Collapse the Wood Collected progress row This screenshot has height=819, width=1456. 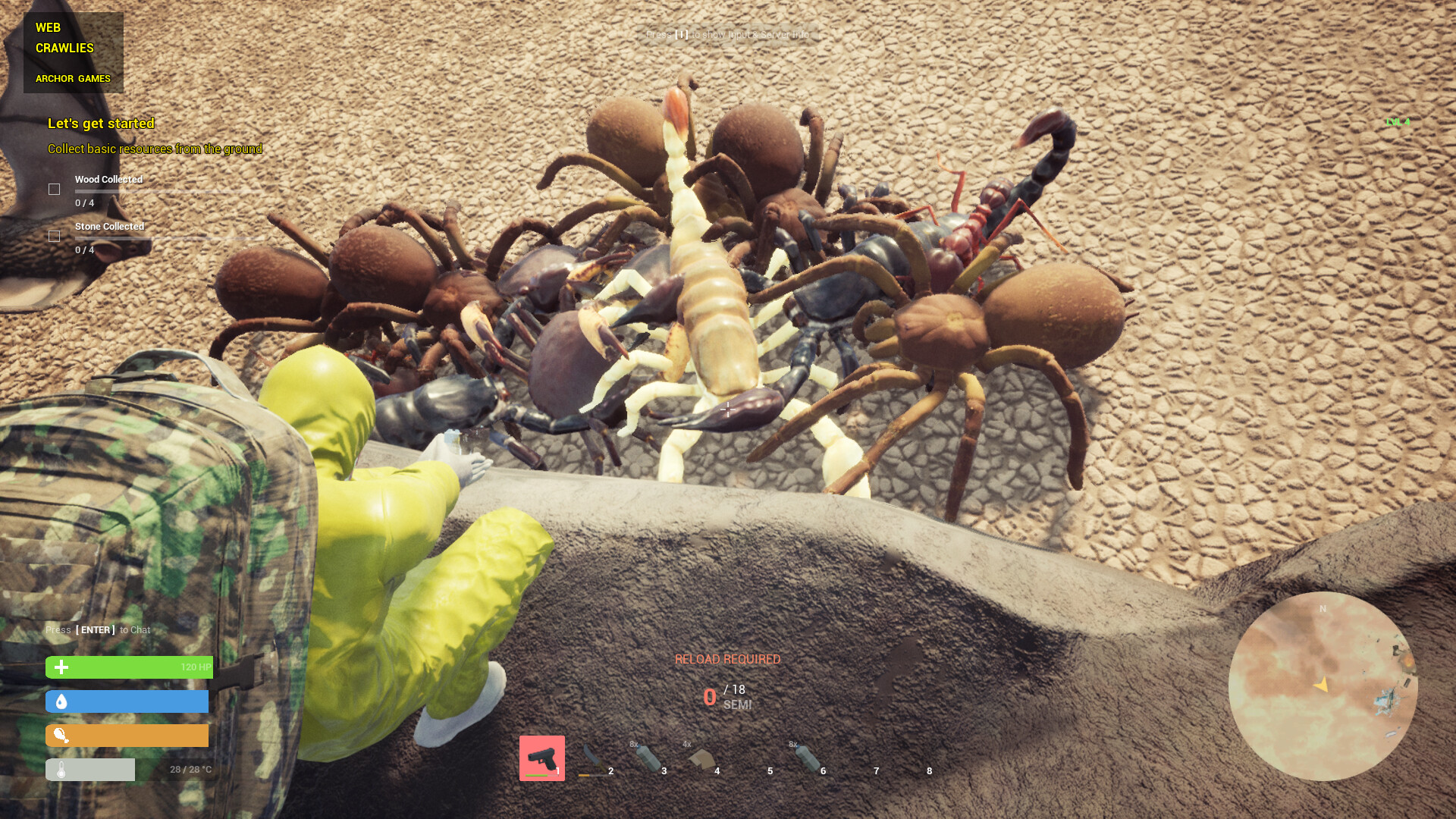pyautogui.click(x=108, y=179)
